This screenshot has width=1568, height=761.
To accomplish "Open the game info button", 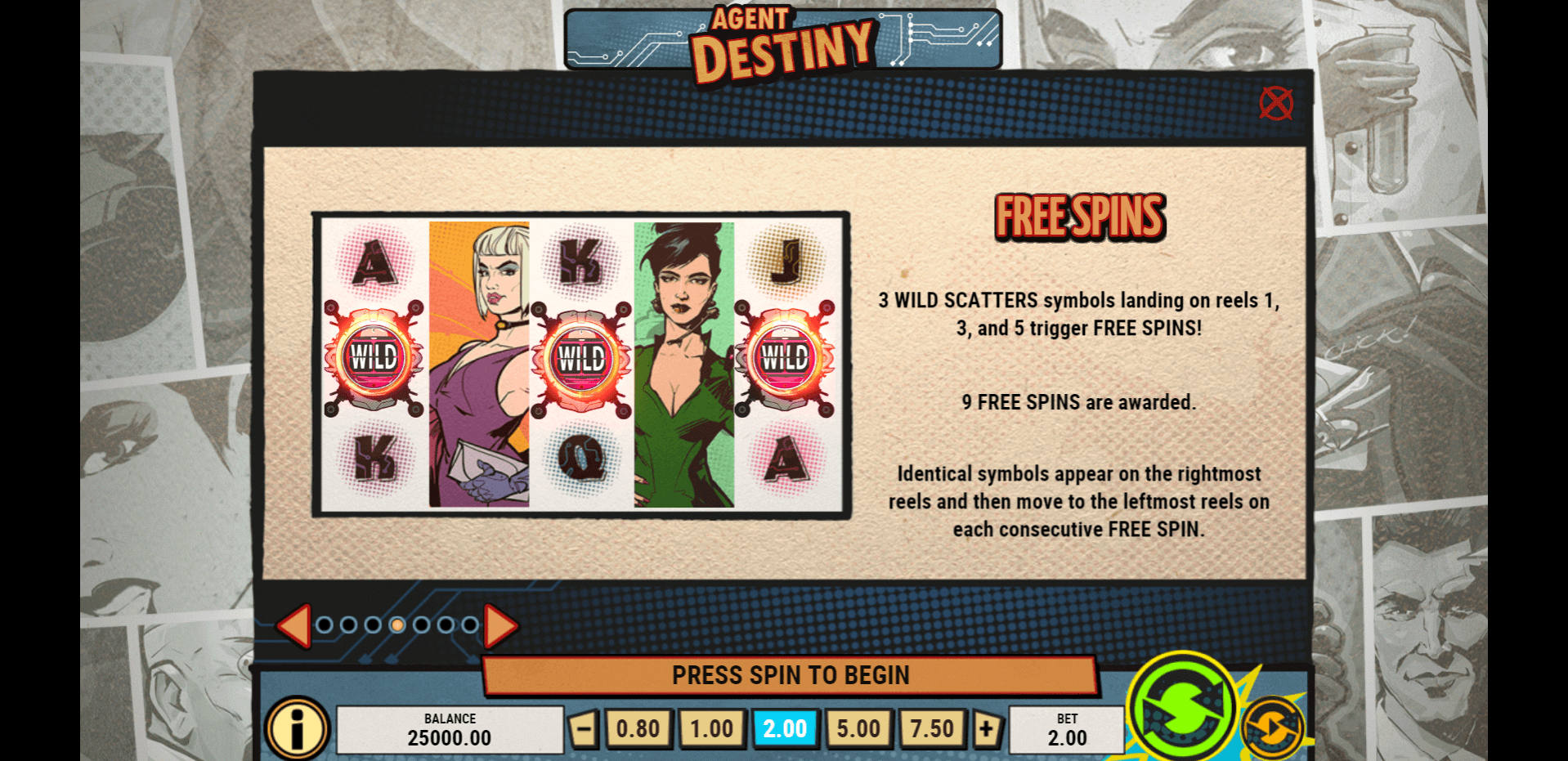I will pyautogui.click(x=297, y=728).
